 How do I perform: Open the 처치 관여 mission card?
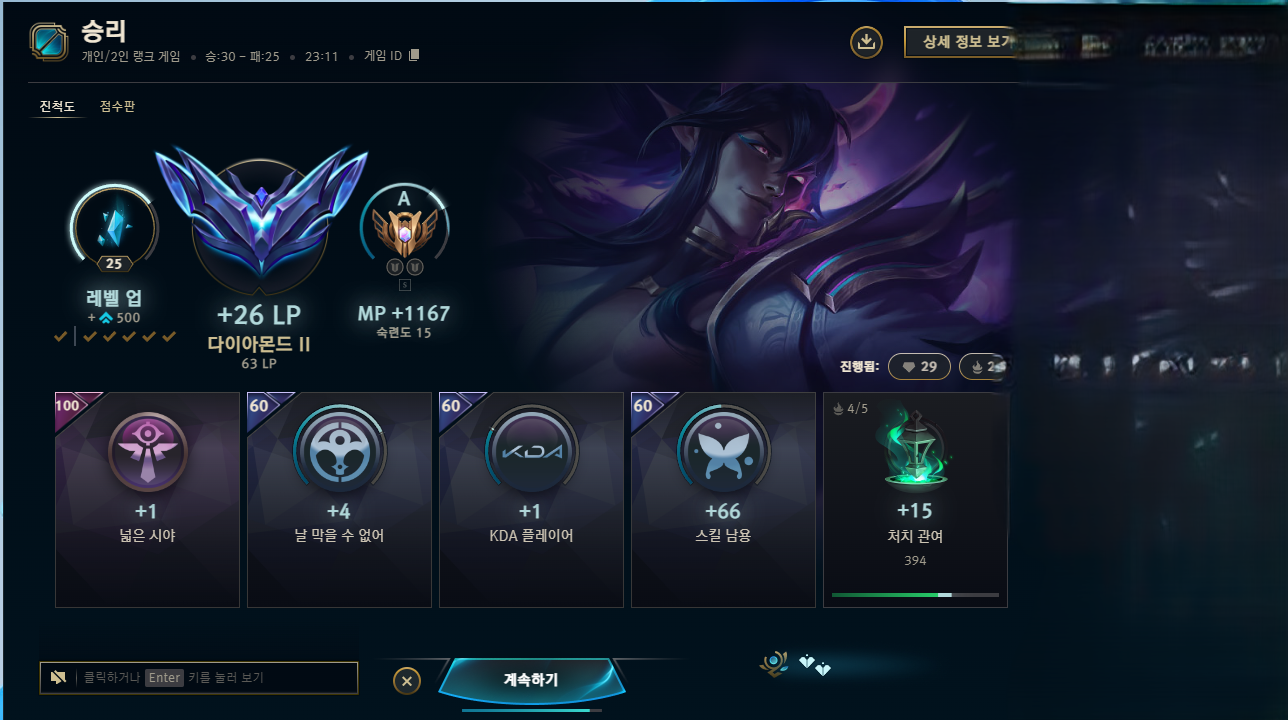click(x=915, y=500)
